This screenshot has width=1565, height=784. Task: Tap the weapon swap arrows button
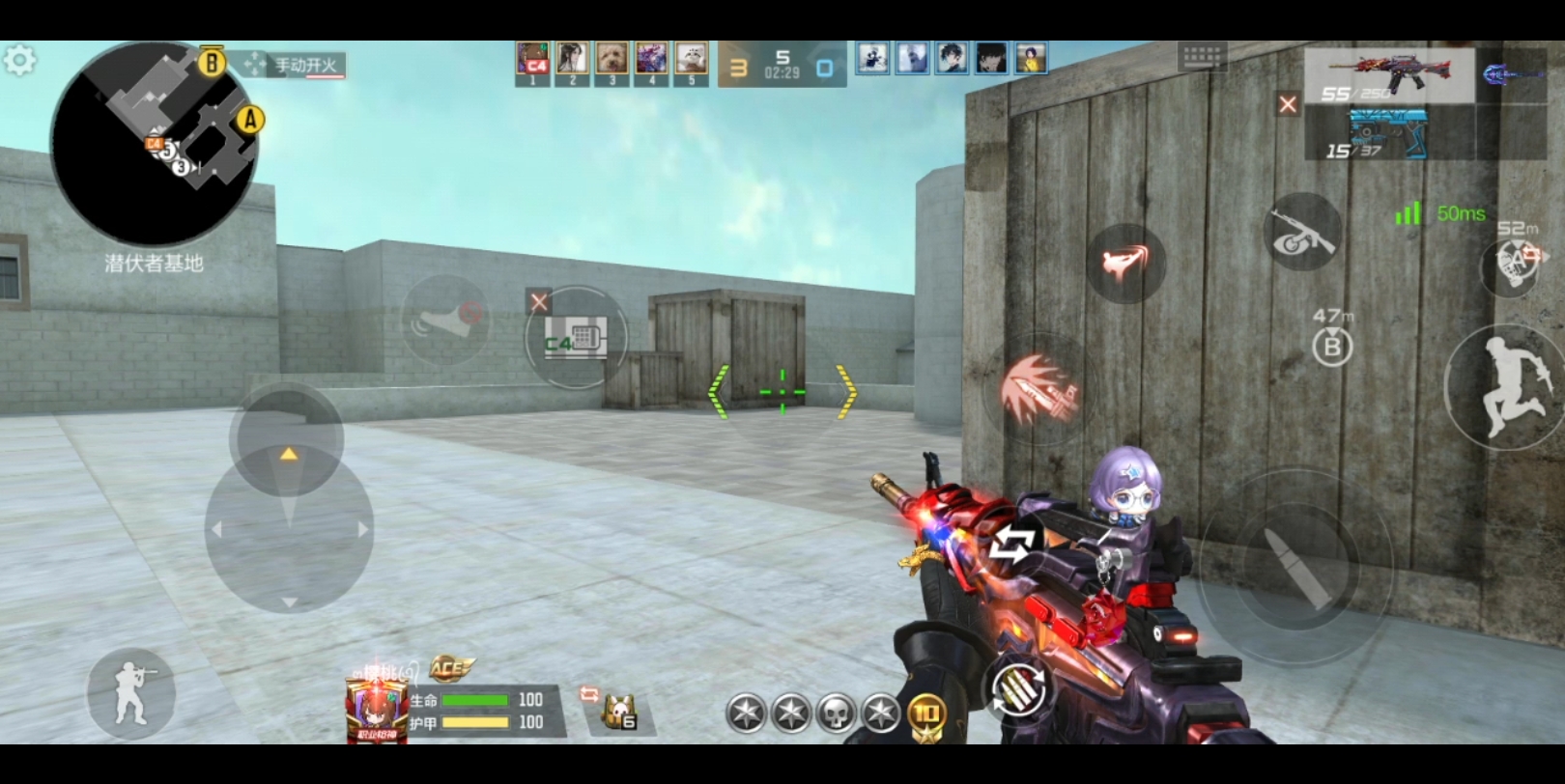[x=1010, y=547]
